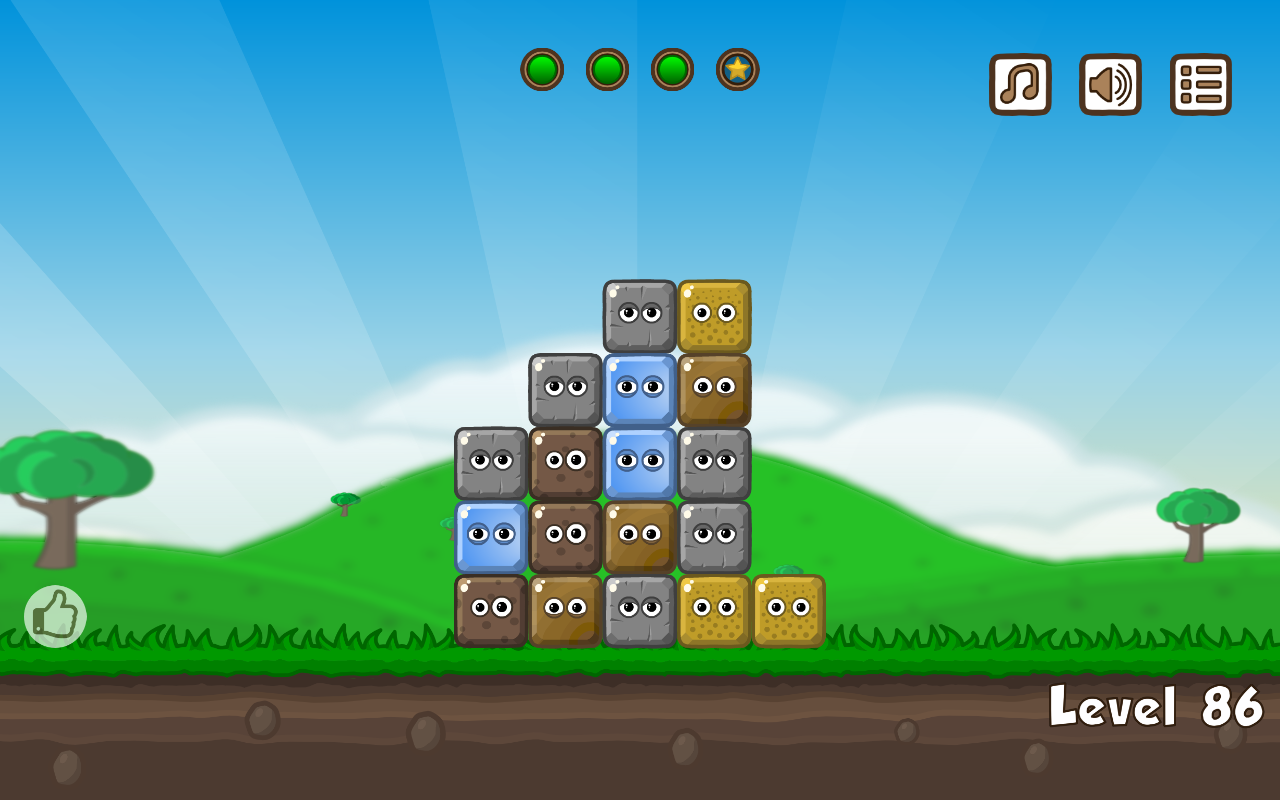Click the first green ball indicator
The height and width of the screenshot is (800, 1280).
point(543,70)
